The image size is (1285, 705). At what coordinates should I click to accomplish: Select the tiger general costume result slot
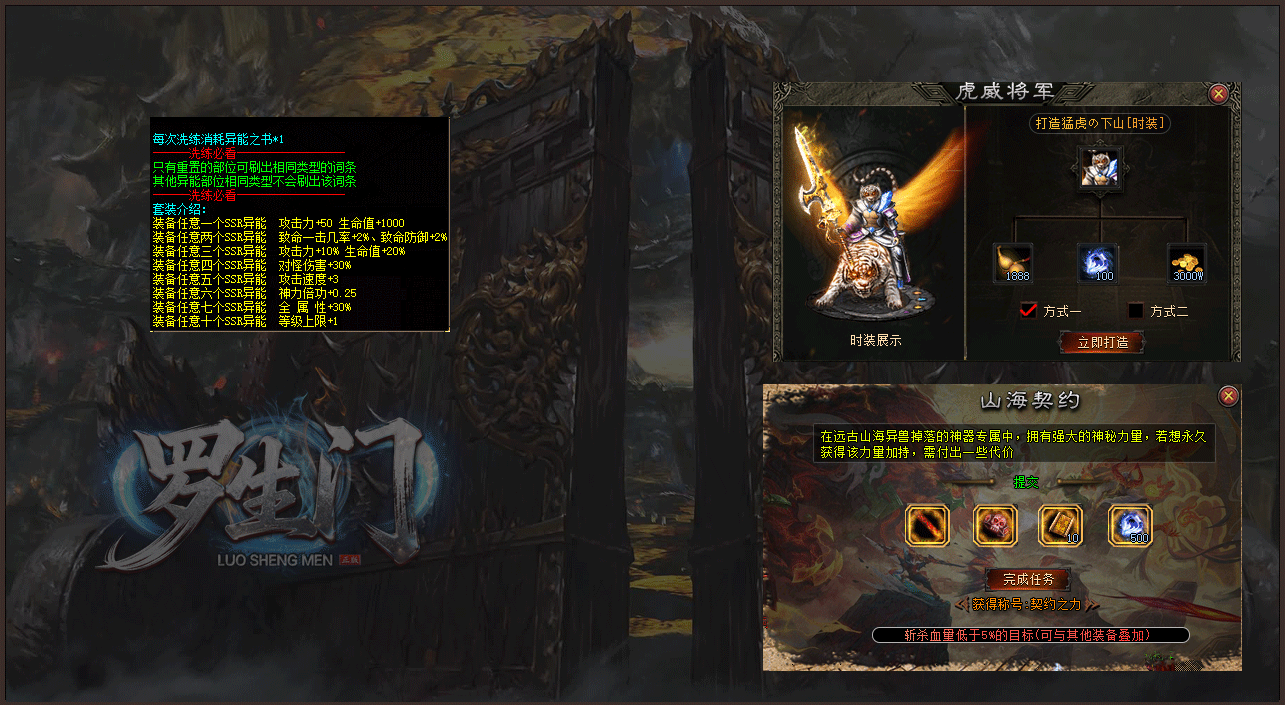1100,168
